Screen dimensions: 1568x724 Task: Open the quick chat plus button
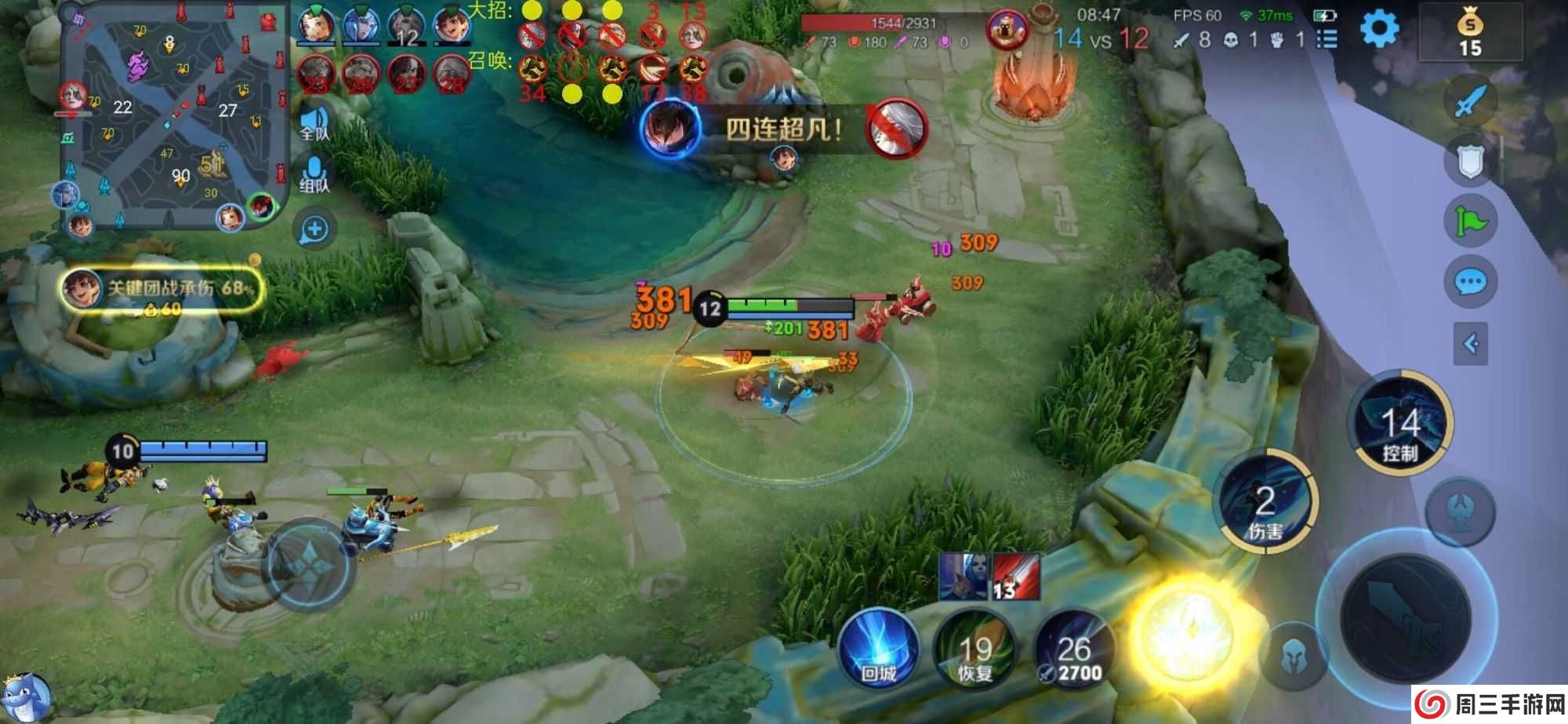pos(314,230)
